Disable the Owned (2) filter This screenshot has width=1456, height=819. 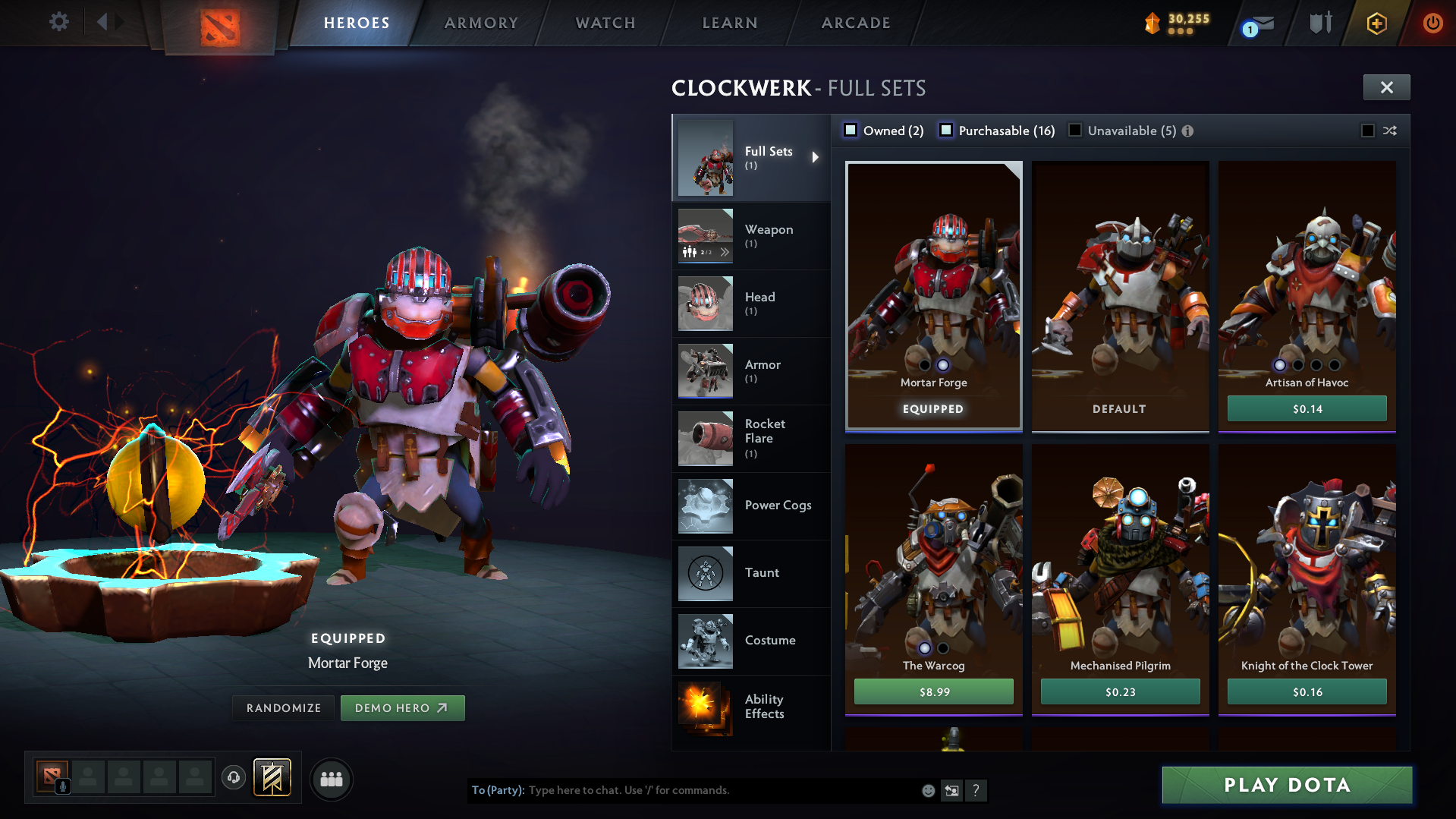point(851,130)
